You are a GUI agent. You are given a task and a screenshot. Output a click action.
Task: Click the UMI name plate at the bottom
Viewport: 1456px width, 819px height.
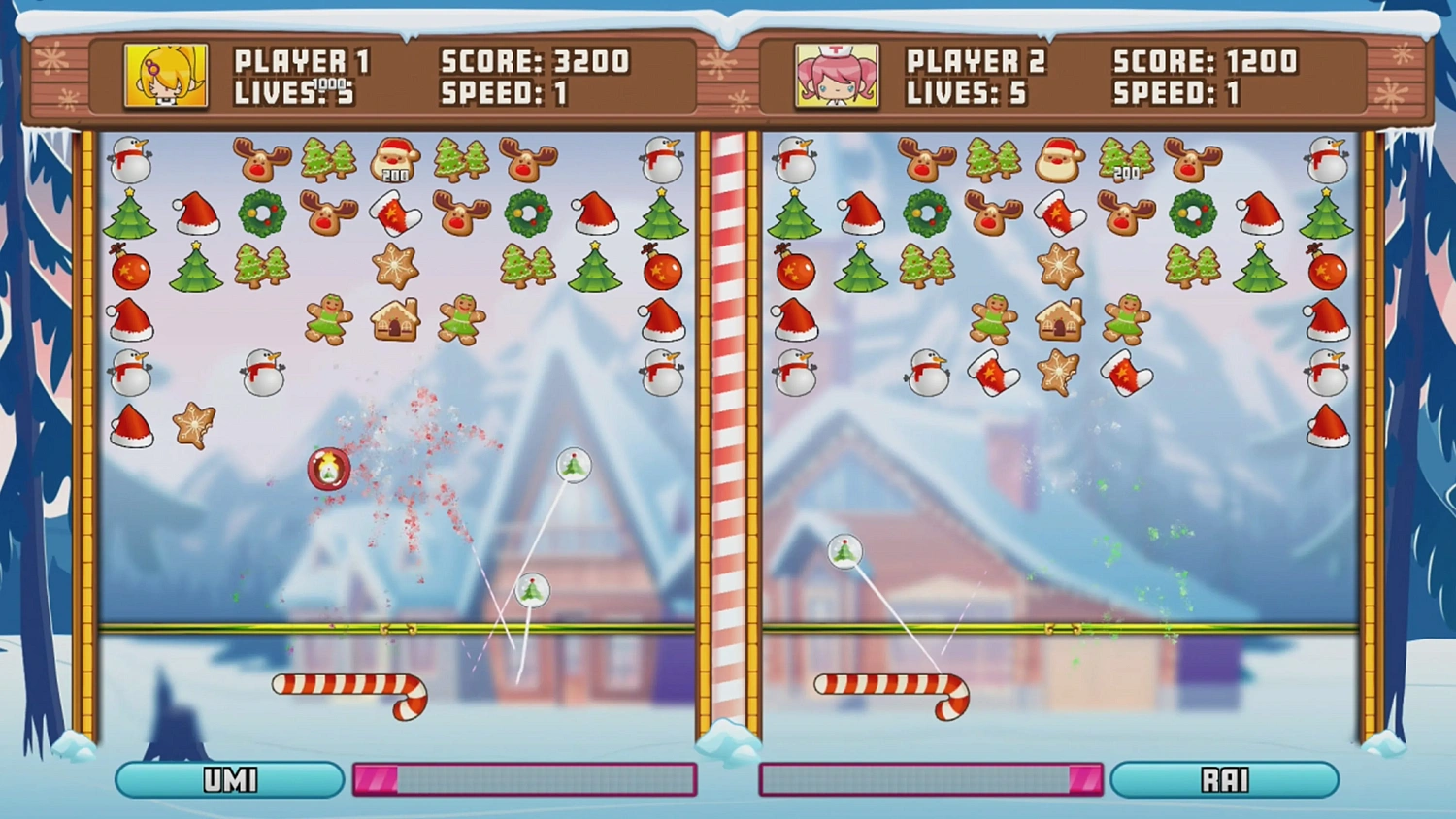(x=229, y=779)
